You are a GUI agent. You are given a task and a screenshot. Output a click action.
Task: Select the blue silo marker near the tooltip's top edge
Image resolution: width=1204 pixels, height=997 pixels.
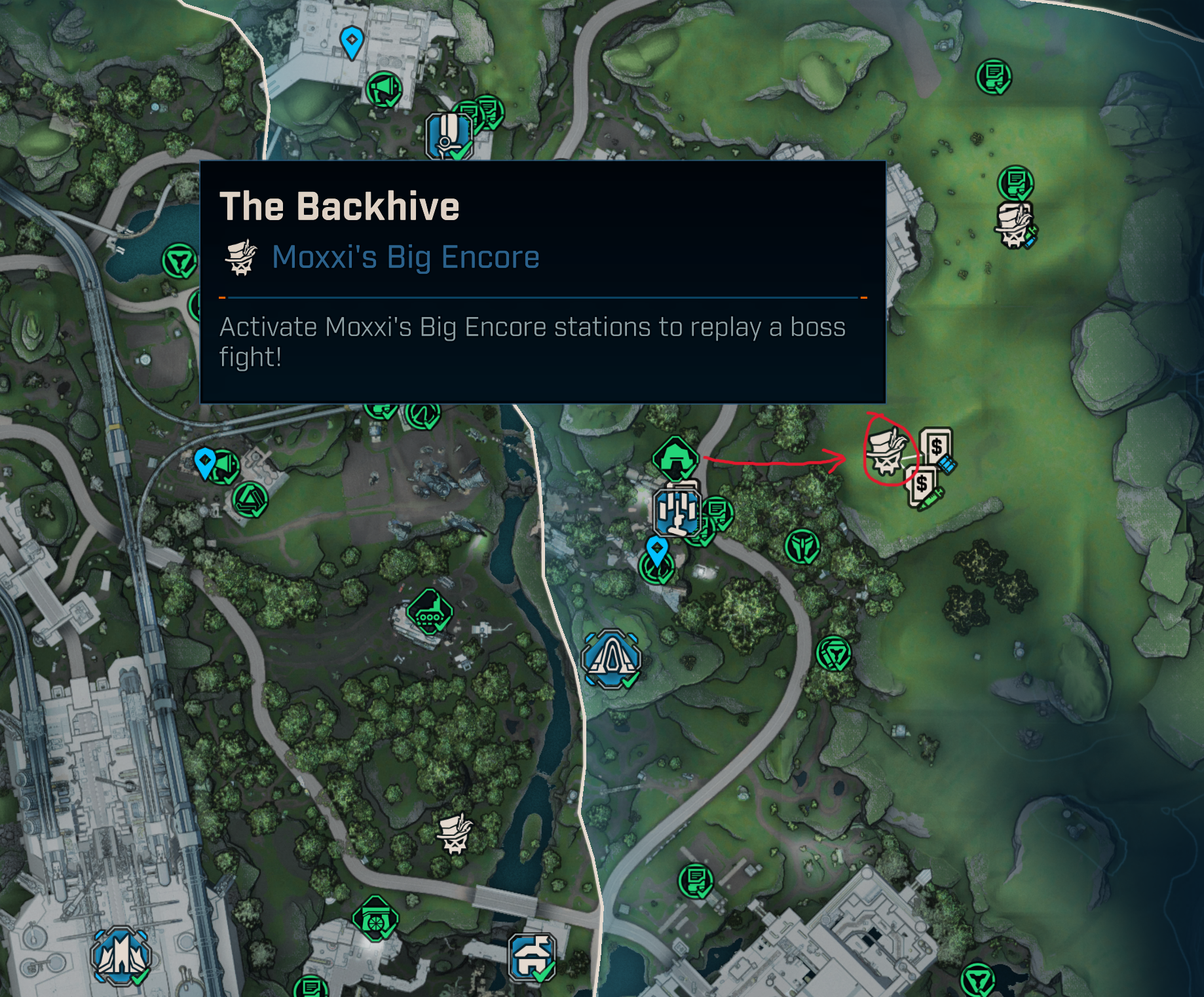pos(449,136)
